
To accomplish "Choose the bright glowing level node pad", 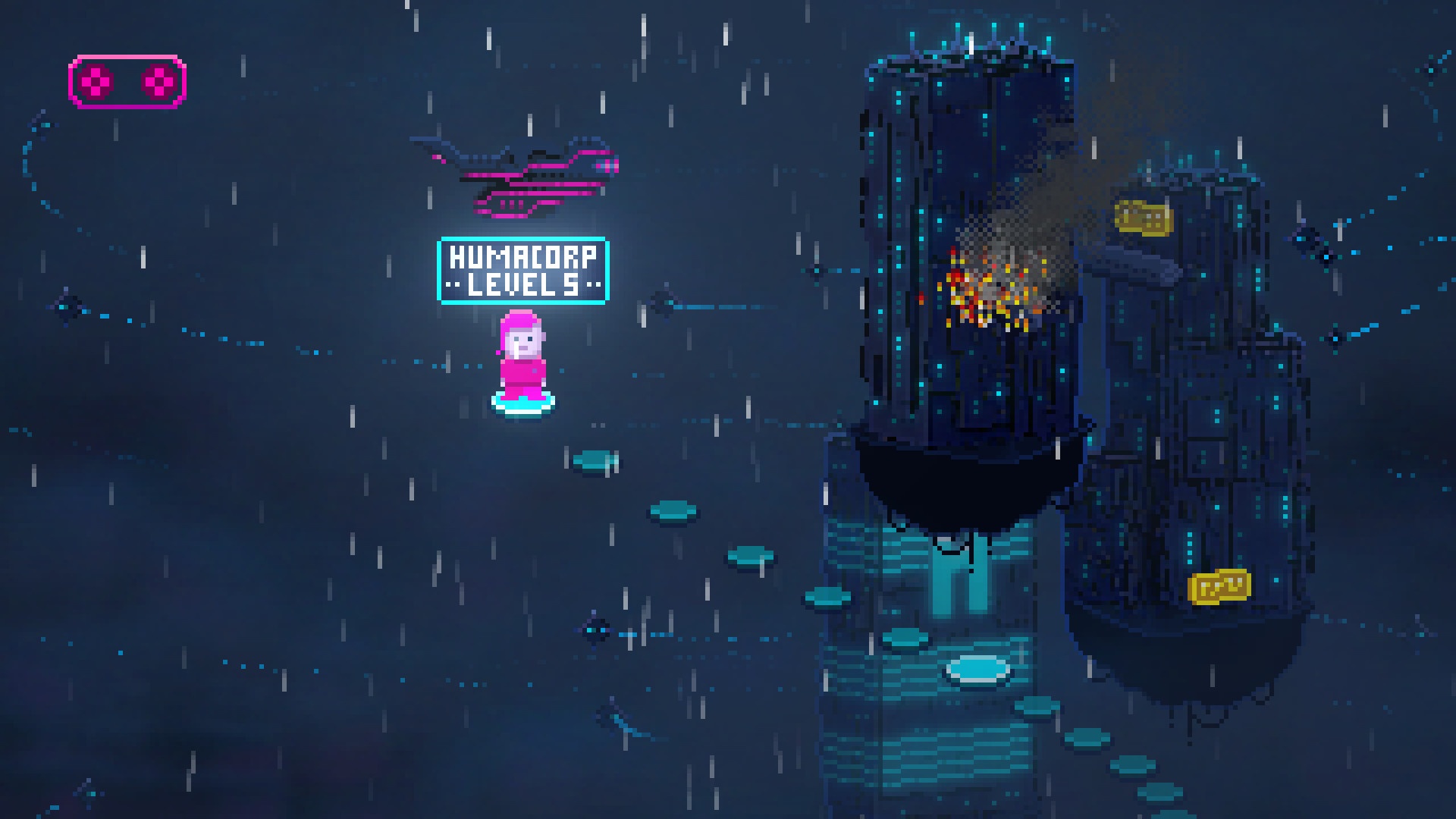I will (x=978, y=670).
